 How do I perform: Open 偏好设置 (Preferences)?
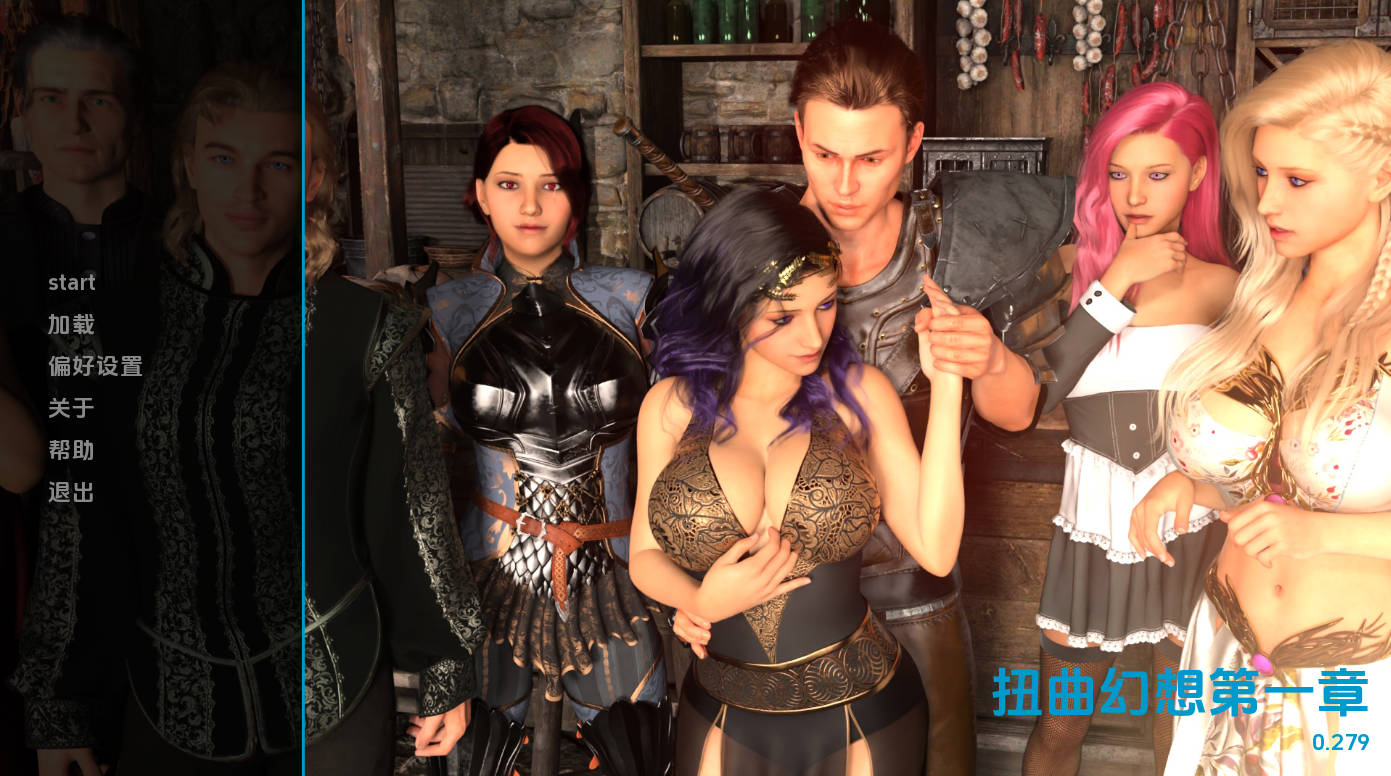(x=95, y=367)
